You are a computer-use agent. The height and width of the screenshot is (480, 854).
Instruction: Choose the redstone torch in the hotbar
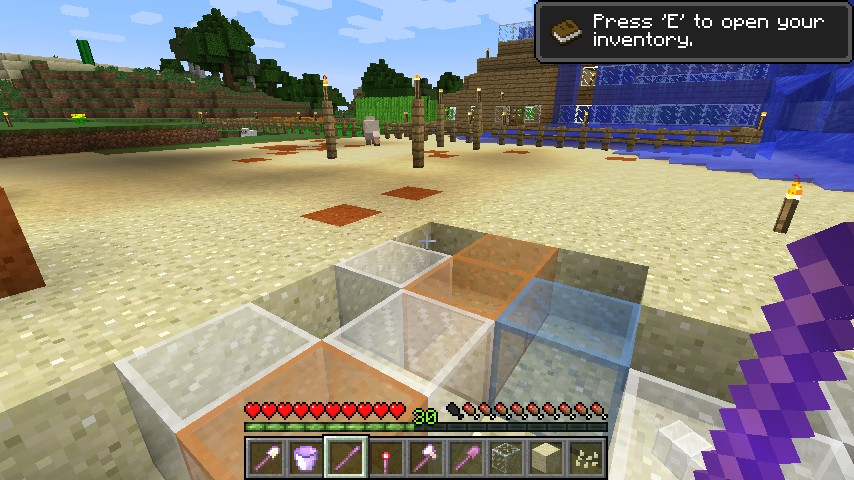pyautogui.click(x=386, y=457)
